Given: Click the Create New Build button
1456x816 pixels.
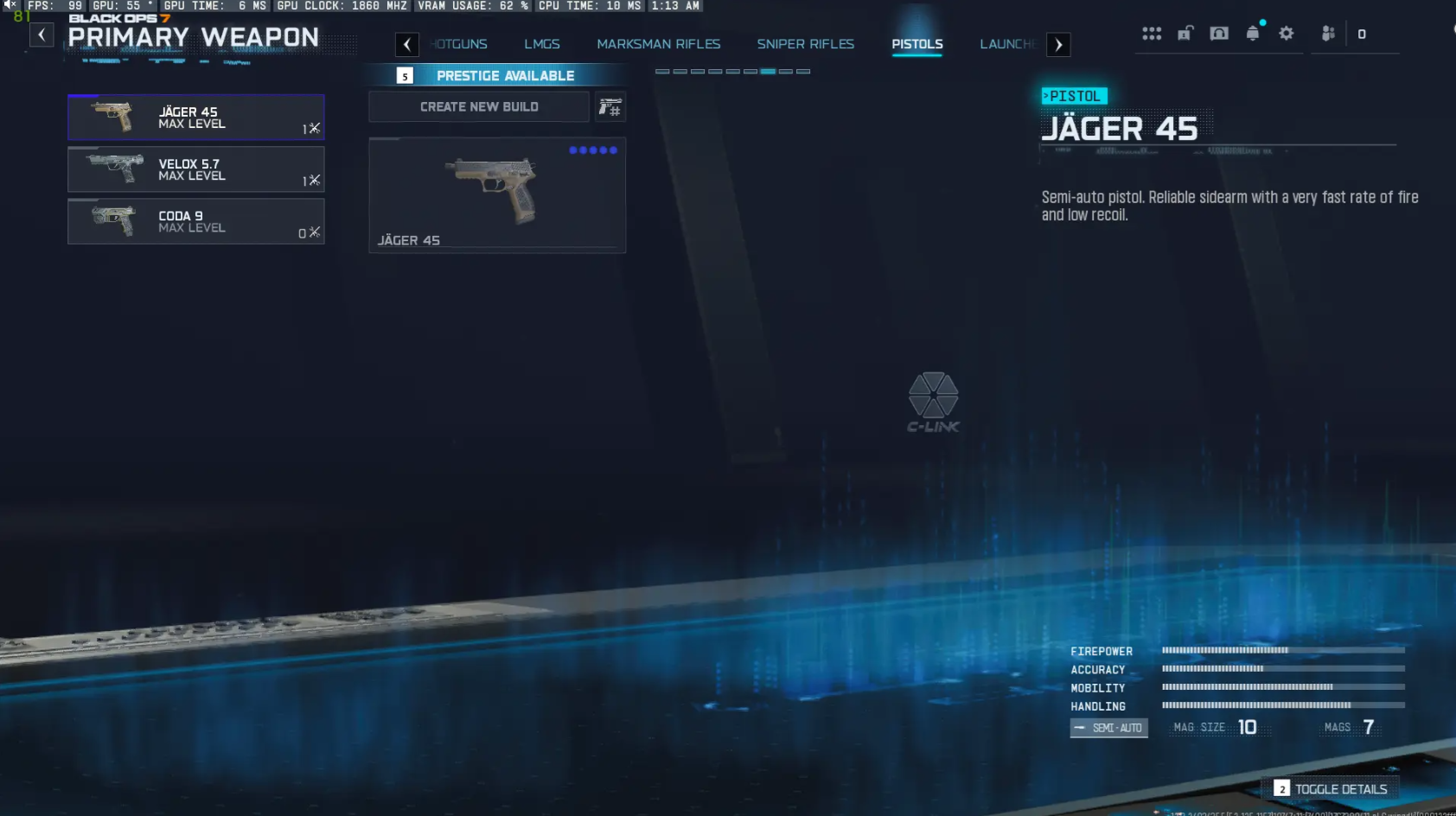Looking at the screenshot, I should [x=478, y=106].
